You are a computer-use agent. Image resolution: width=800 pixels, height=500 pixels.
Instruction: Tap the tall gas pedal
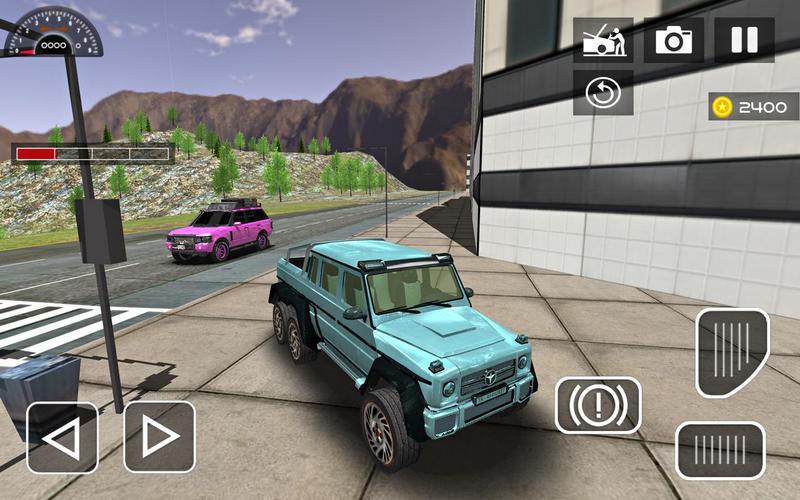pyautogui.click(x=732, y=352)
